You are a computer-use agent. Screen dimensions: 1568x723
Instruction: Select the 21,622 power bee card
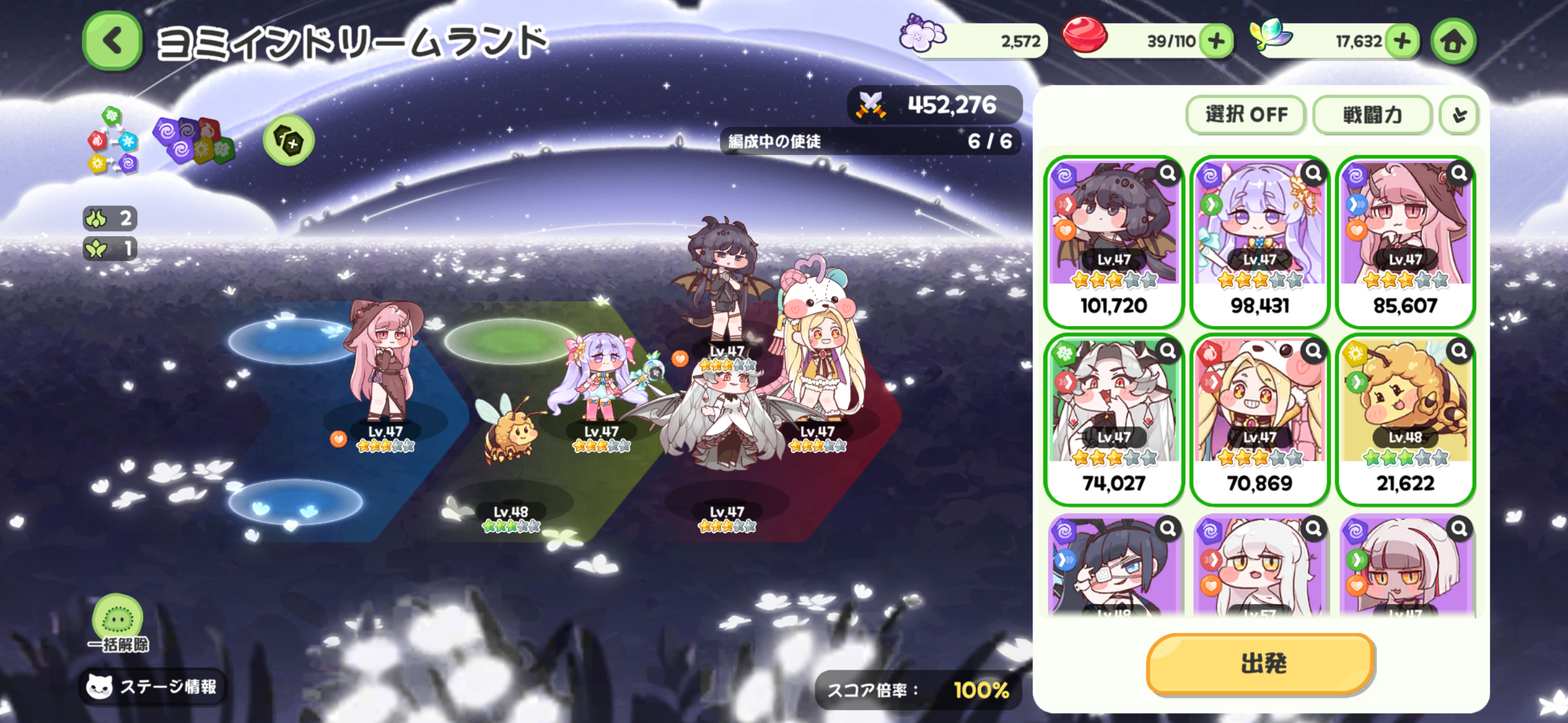pos(1405,419)
